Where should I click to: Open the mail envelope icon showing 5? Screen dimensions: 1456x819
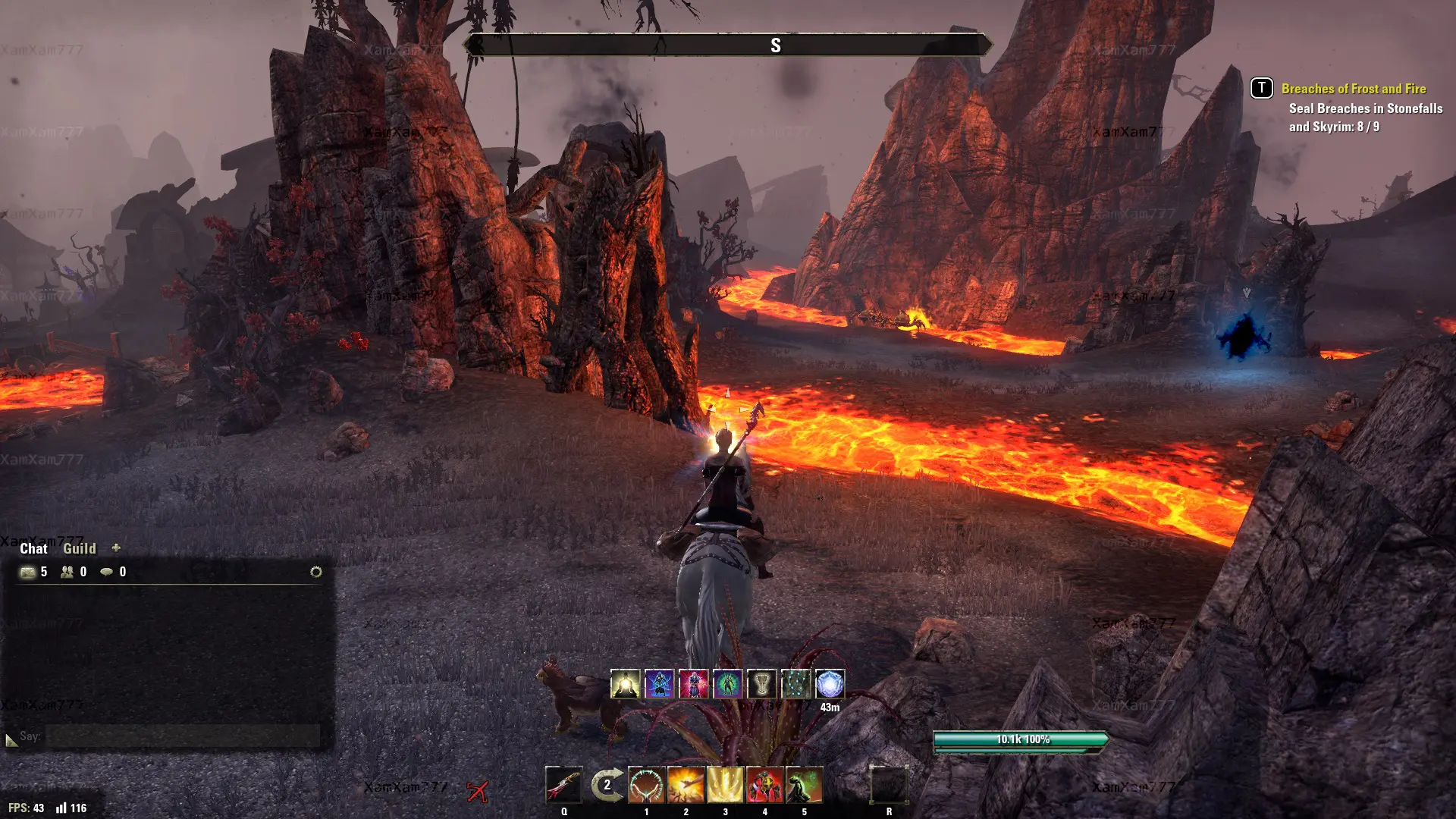(28, 572)
